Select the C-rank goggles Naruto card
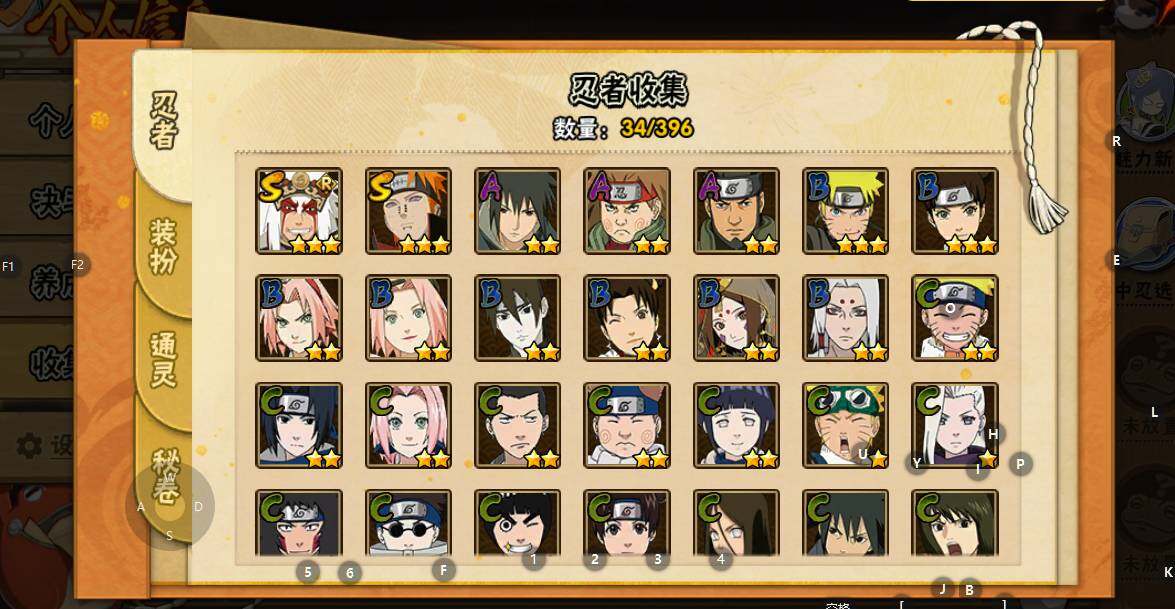 pos(845,426)
